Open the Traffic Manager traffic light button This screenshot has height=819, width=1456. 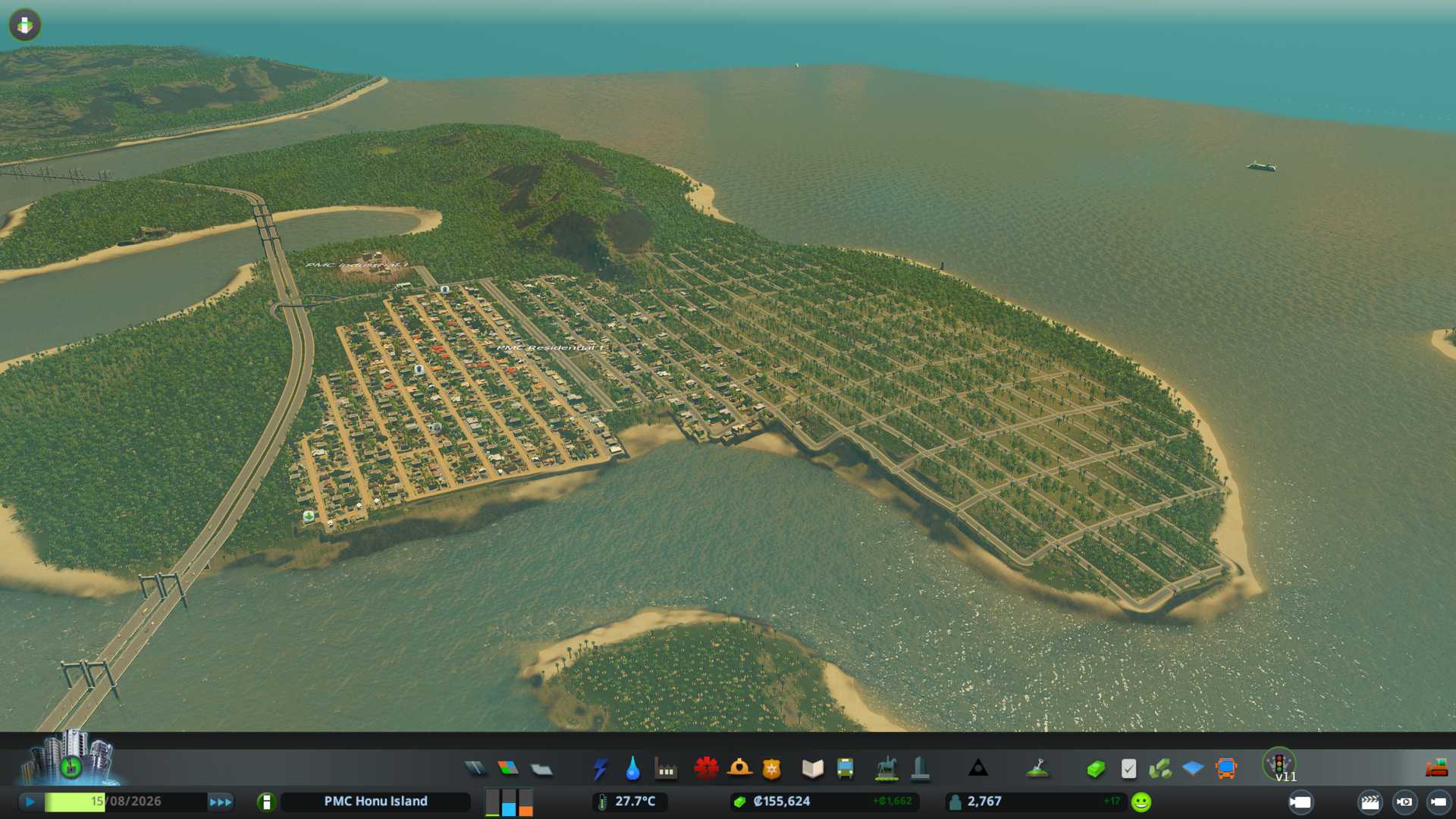1279,763
